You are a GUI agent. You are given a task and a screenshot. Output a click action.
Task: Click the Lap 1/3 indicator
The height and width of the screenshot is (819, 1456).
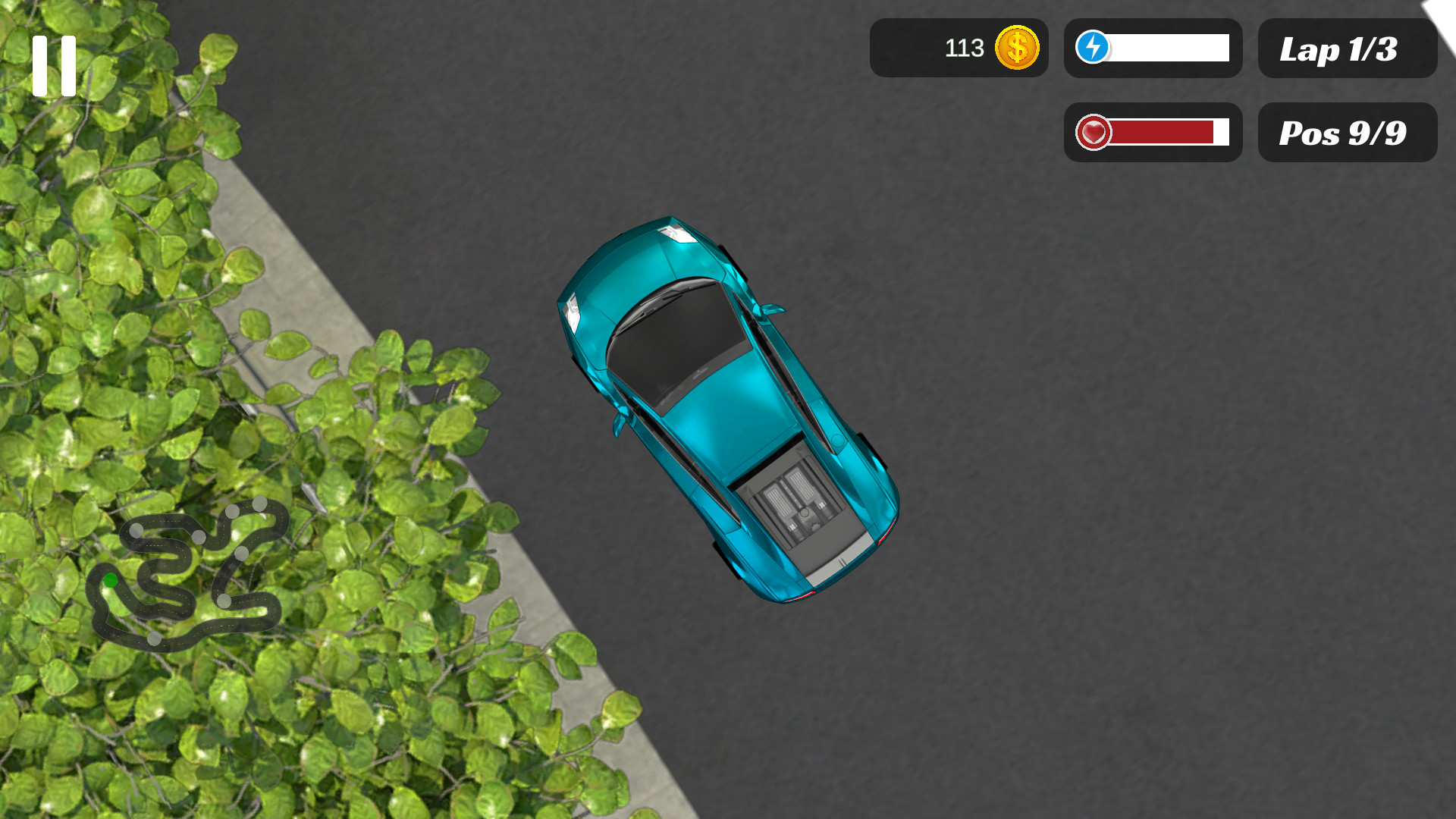click(x=1347, y=49)
